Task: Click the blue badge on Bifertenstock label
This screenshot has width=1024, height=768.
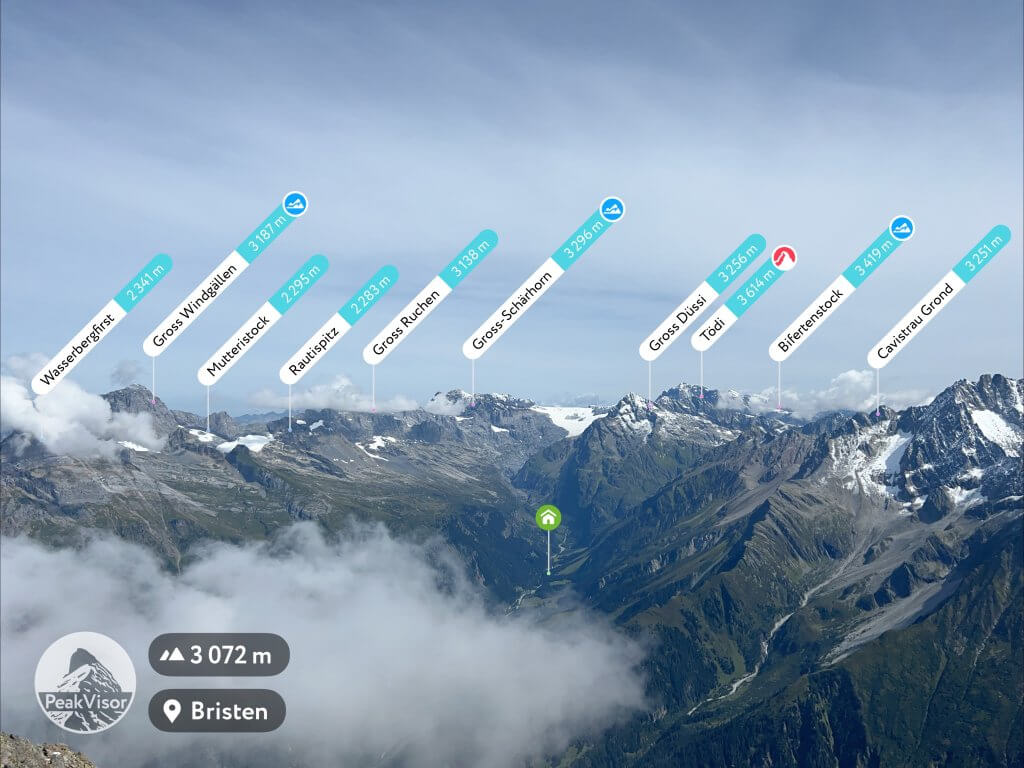Action: (x=902, y=229)
